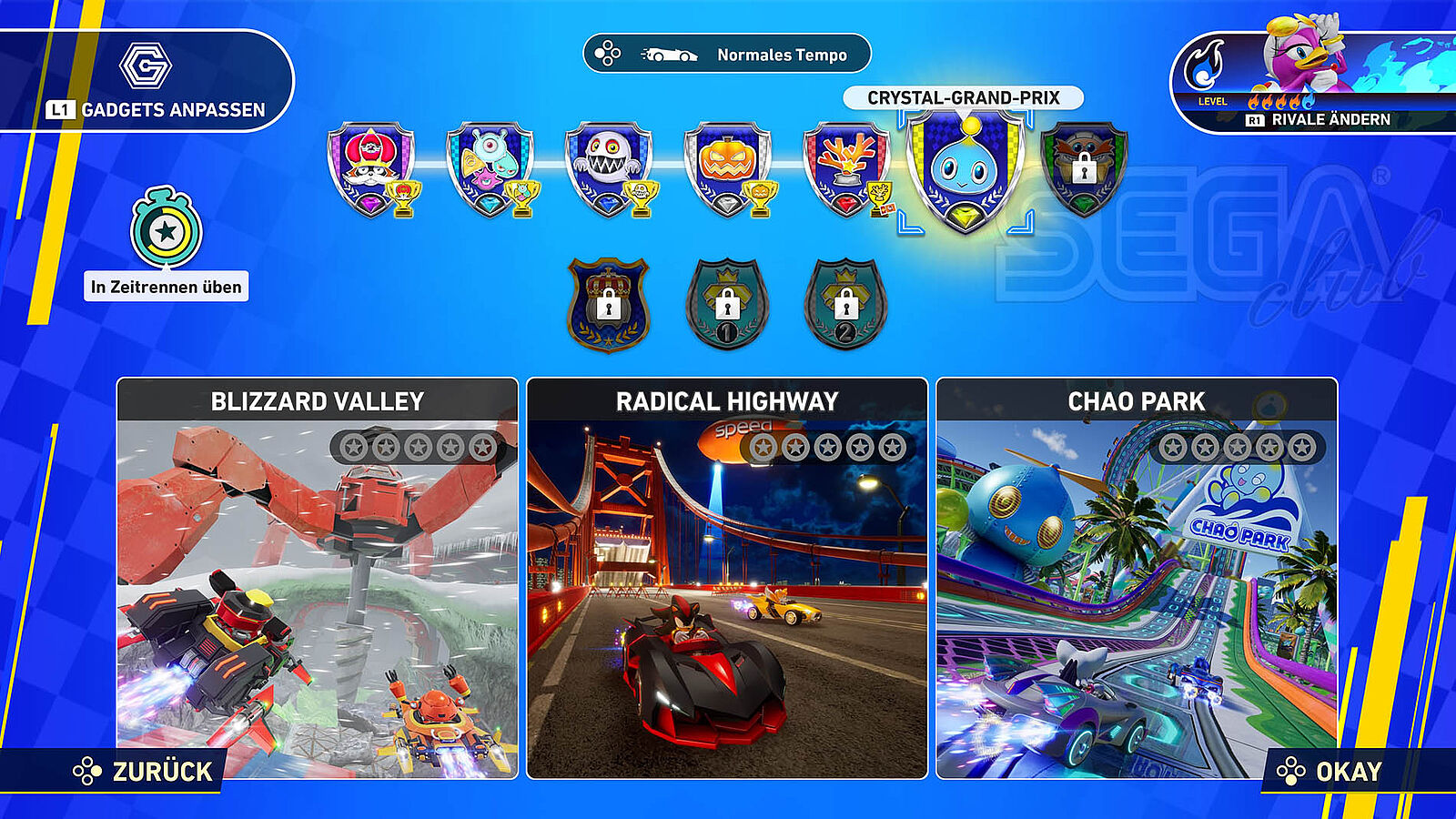
Task: Select the Radical Highway track card
Action: pos(727,578)
